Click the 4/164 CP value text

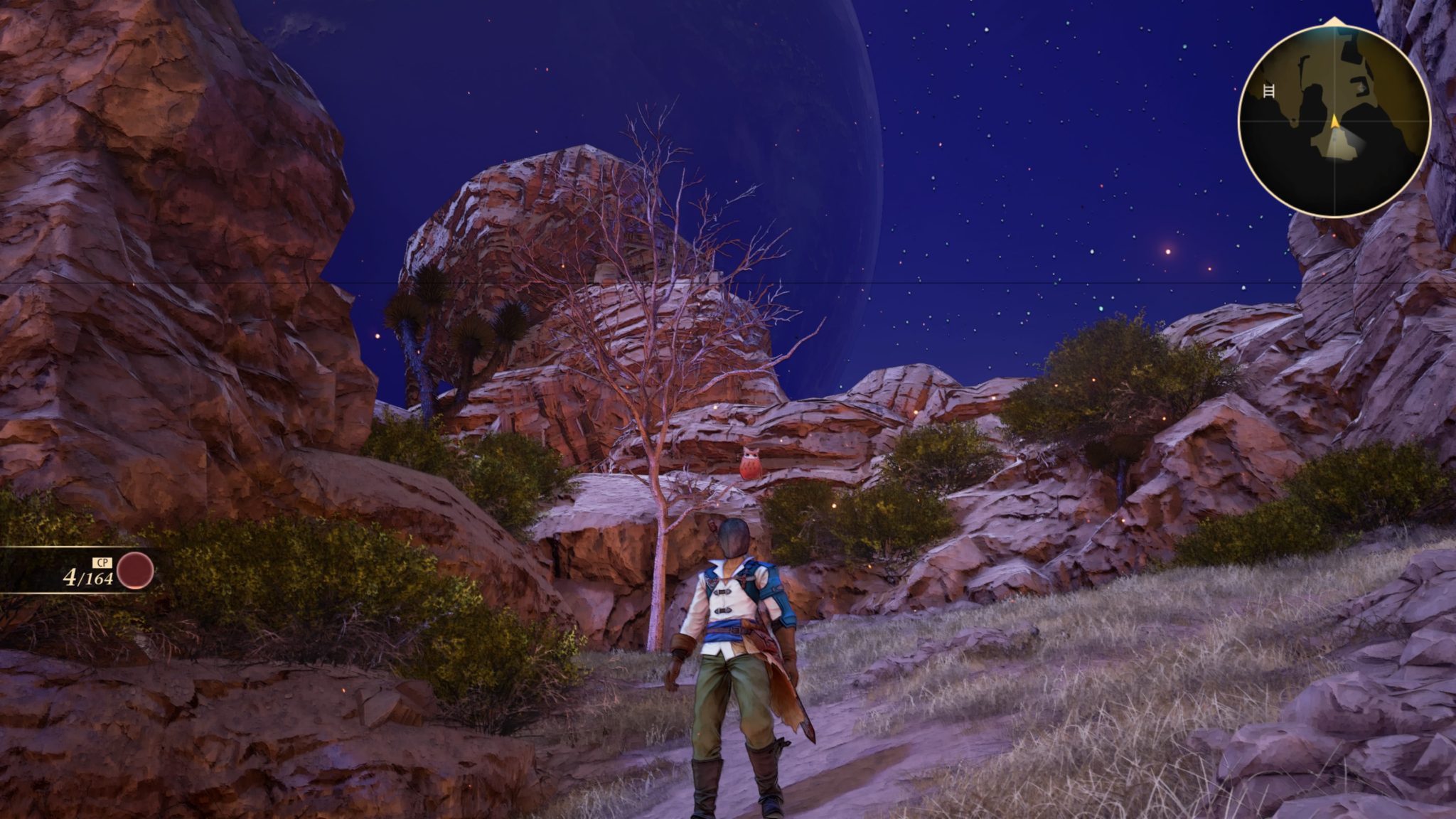pos(88,577)
